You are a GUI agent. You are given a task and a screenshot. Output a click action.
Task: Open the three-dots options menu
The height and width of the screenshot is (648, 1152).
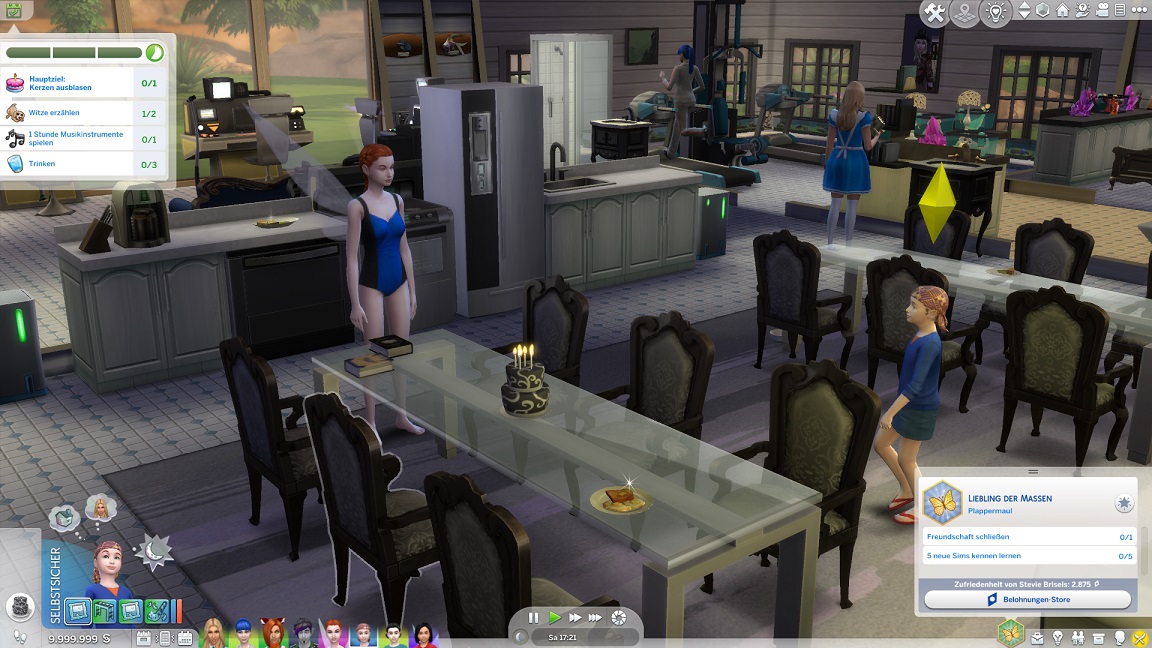pos(1140,11)
